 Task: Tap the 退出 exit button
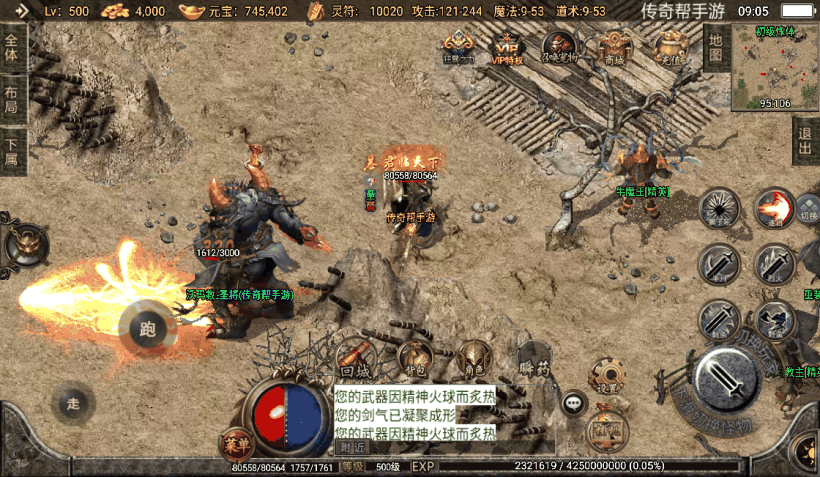pos(805,141)
